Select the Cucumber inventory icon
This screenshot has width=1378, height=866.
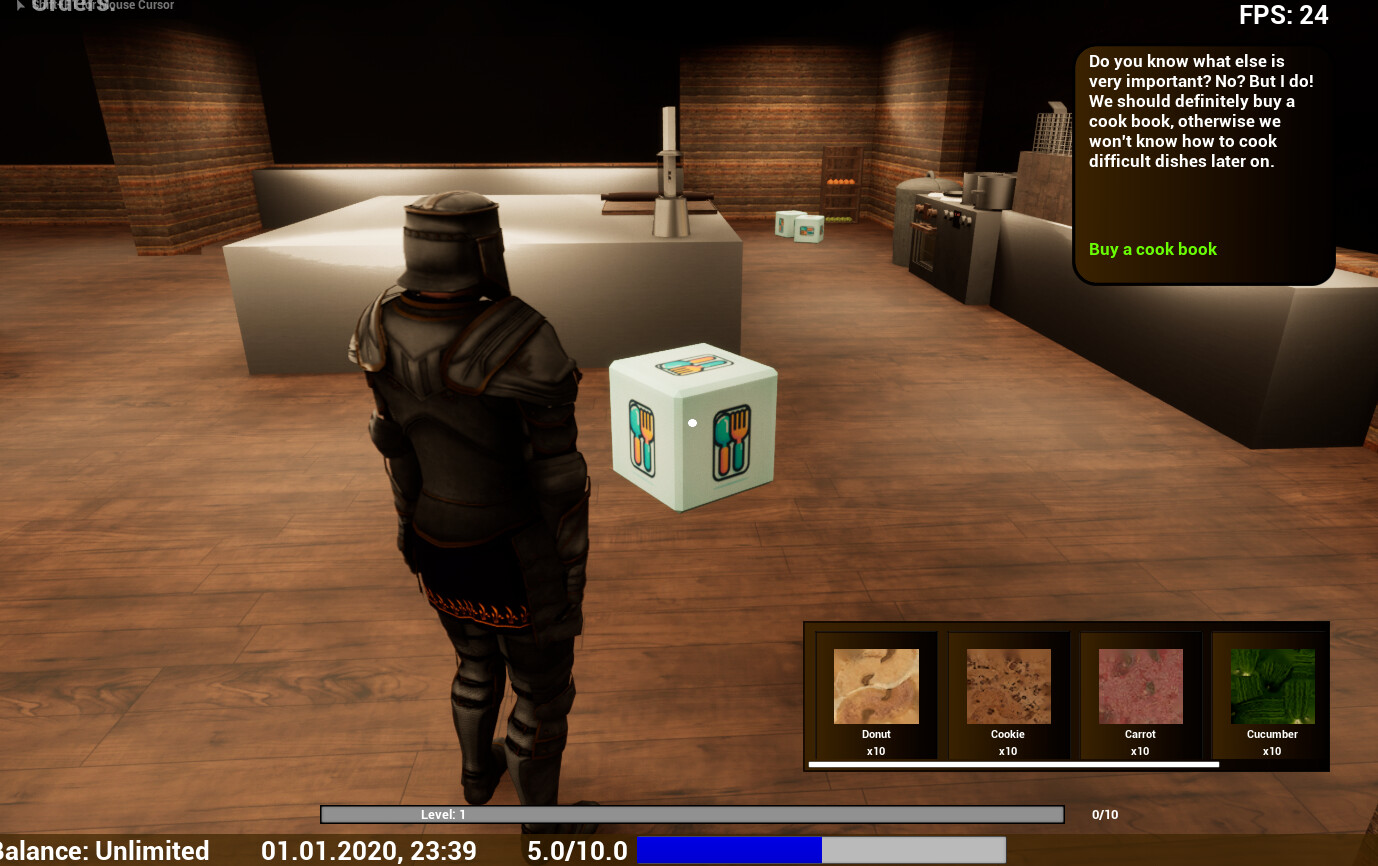click(x=1271, y=686)
